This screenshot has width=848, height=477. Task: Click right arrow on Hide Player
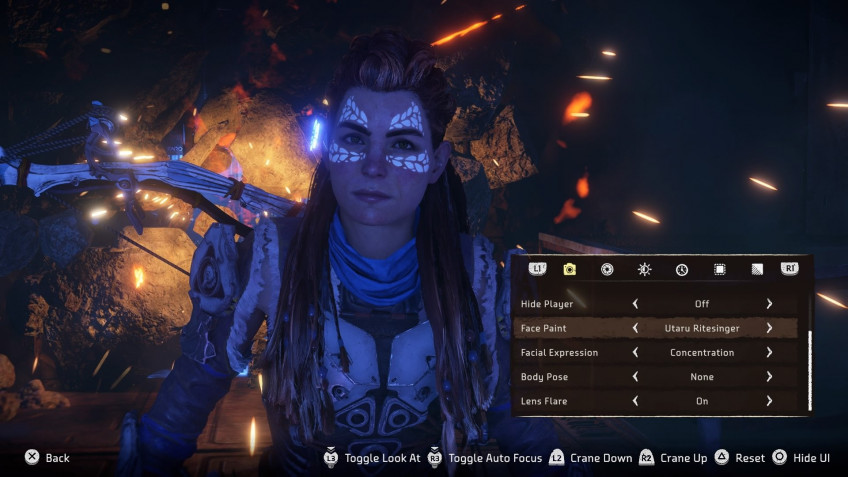(x=769, y=303)
